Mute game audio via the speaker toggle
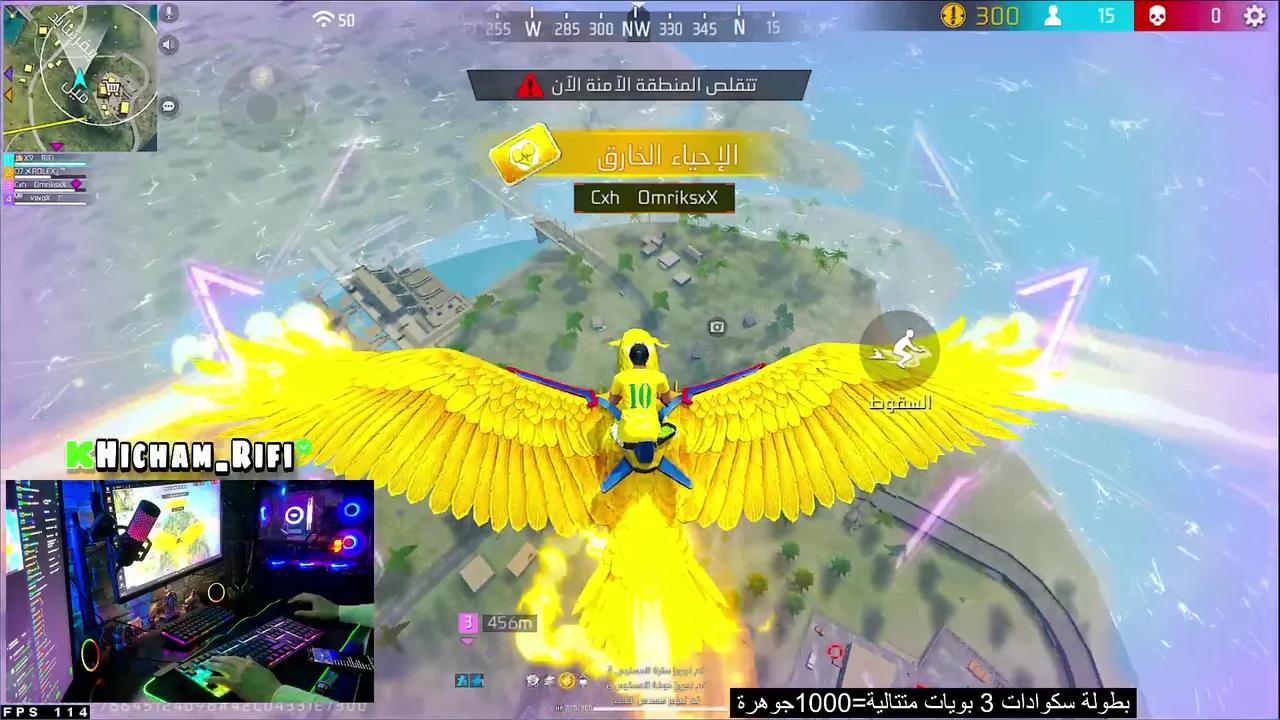This screenshot has width=1280, height=720. pos(167,44)
